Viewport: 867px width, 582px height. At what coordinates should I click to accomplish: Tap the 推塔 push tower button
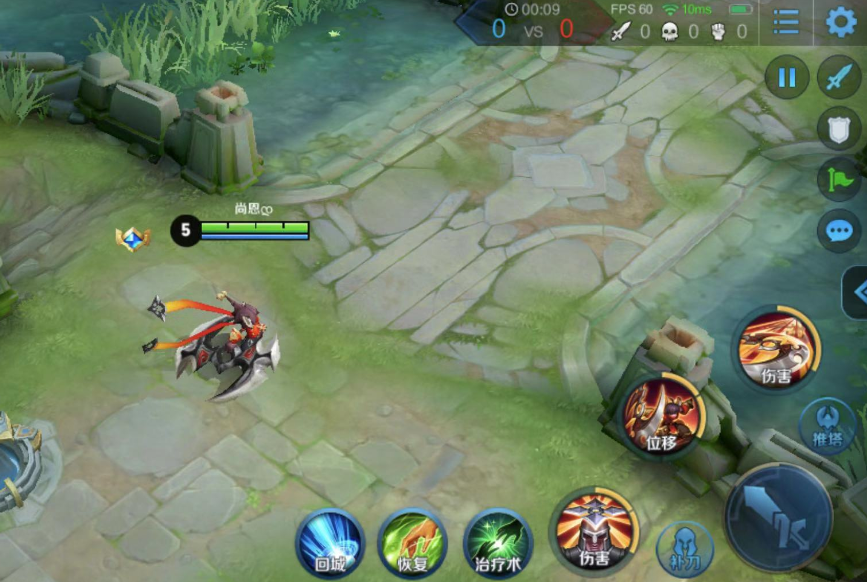[x=829, y=425]
